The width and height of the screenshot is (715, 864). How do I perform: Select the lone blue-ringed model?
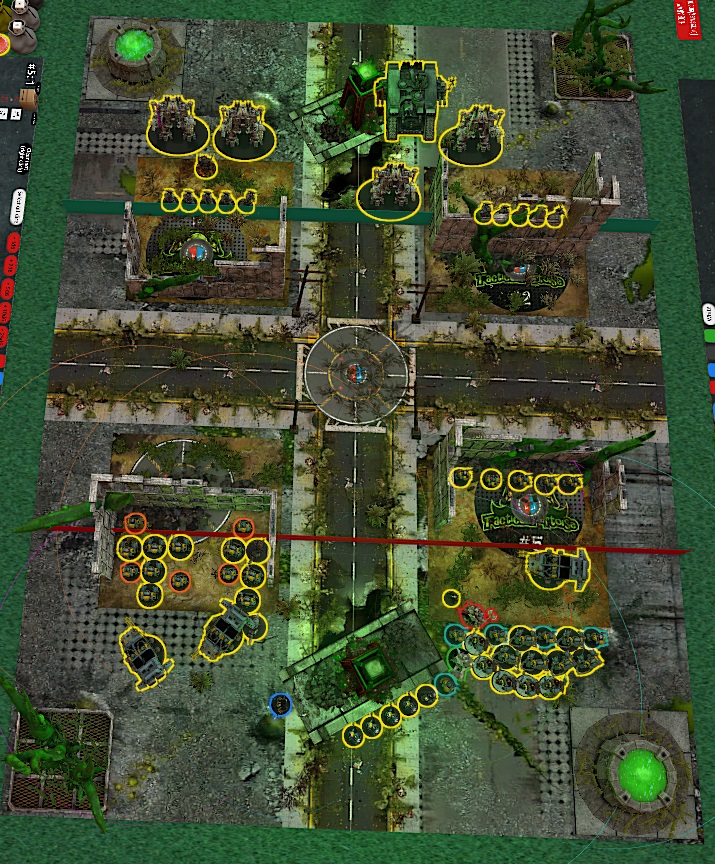pyautogui.click(x=281, y=705)
